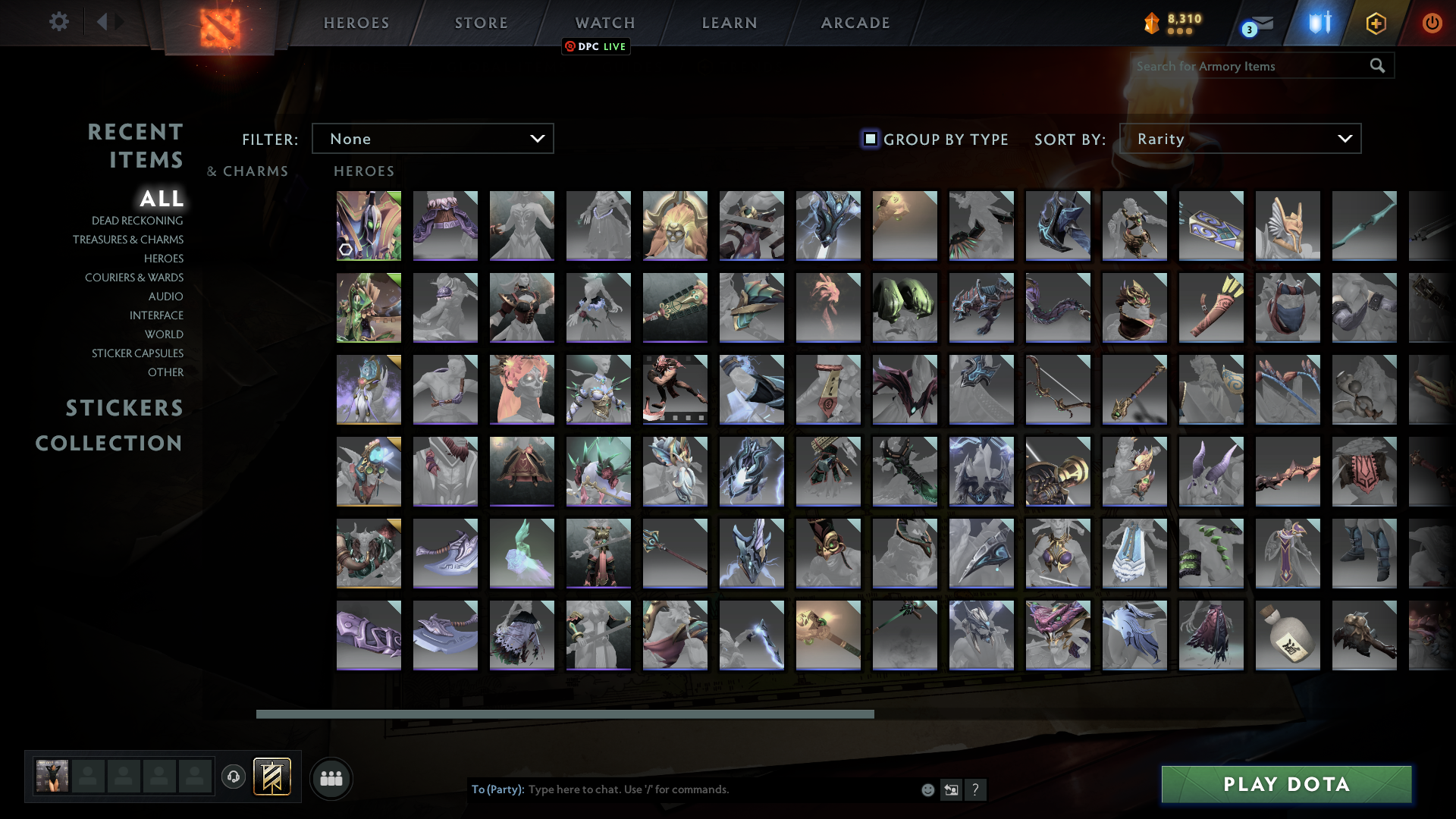Click the gold plus hexagon icon
The height and width of the screenshot is (819, 1456).
point(1376,23)
